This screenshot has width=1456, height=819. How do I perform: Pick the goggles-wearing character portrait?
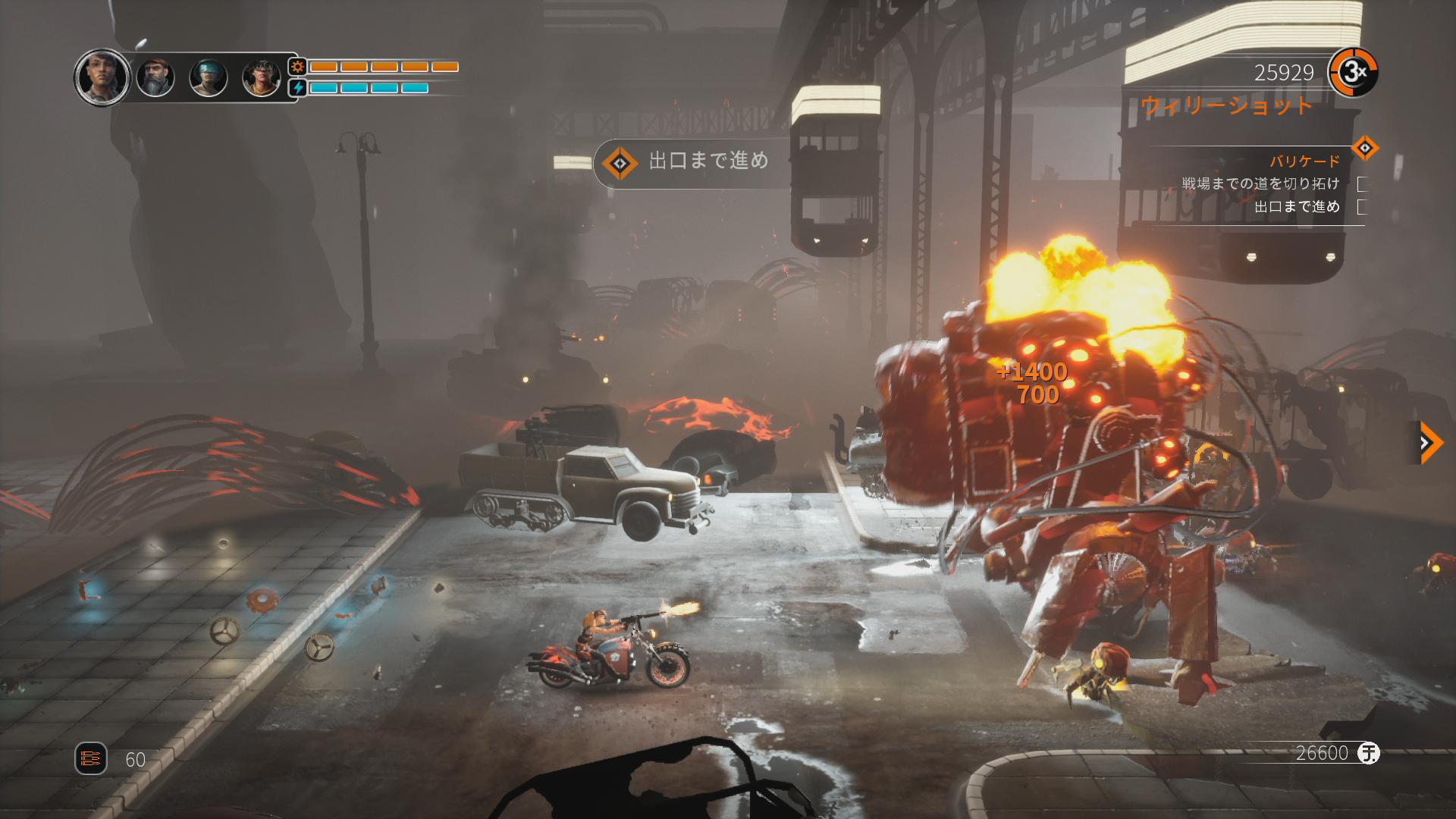pyautogui.click(x=262, y=77)
